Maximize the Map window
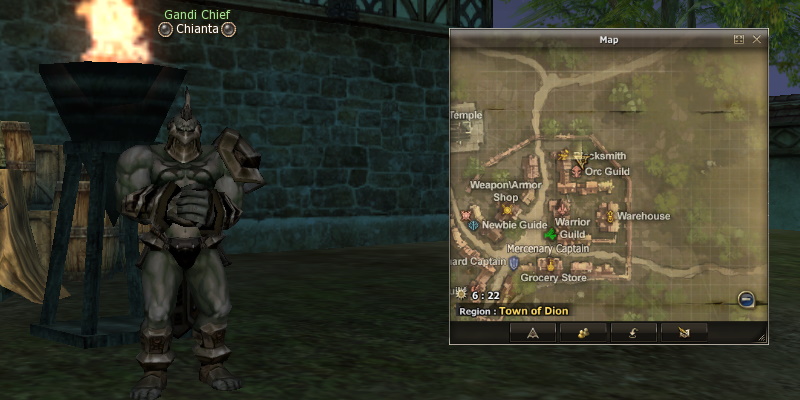 pos(739,40)
